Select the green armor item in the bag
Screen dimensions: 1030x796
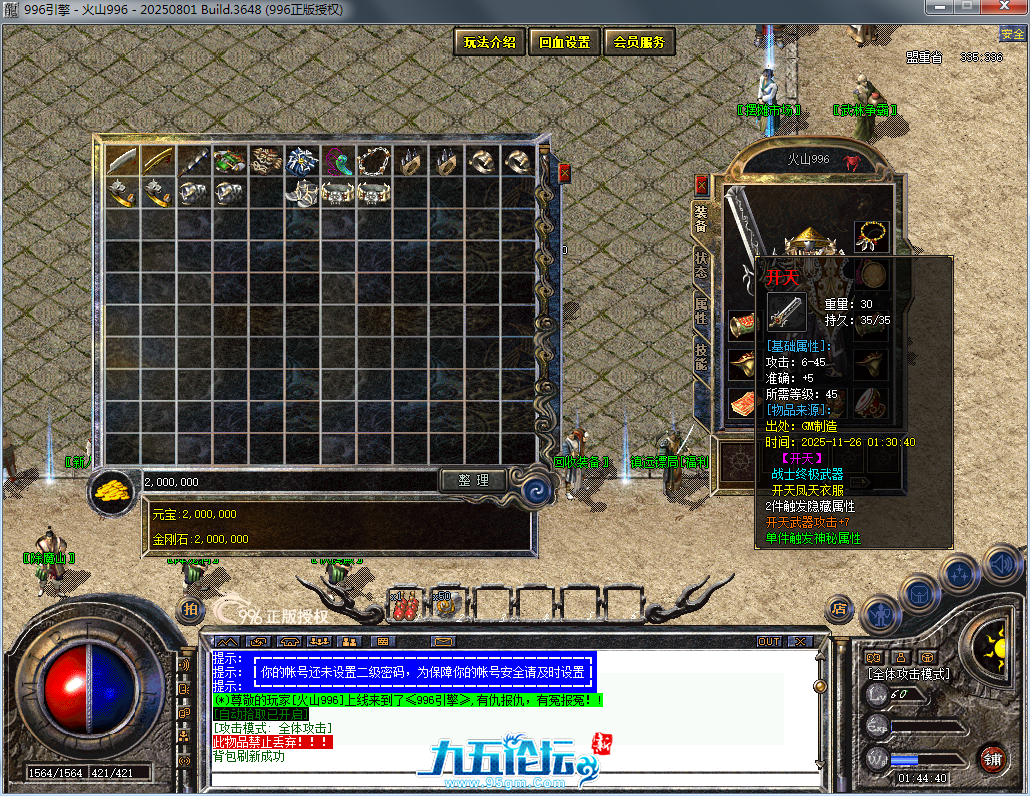pos(230,161)
